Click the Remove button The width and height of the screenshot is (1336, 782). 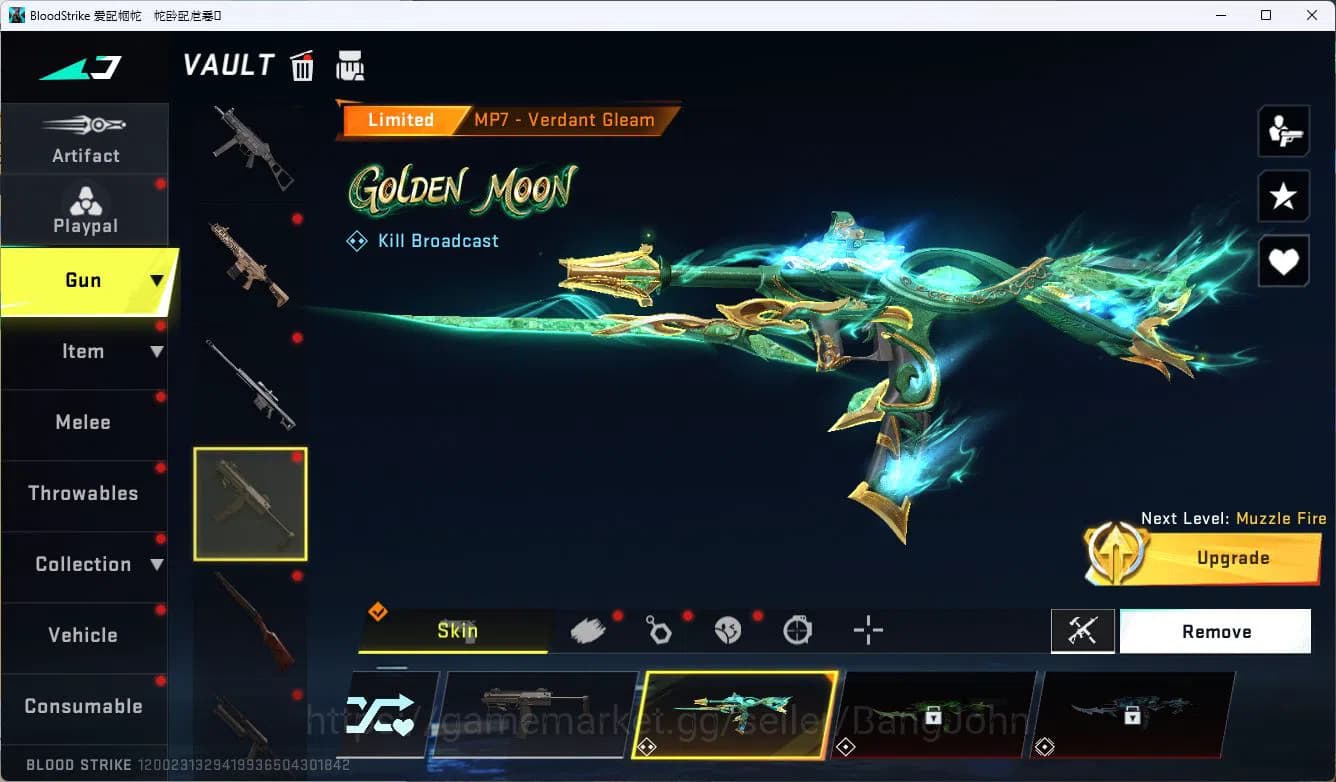pos(1216,631)
